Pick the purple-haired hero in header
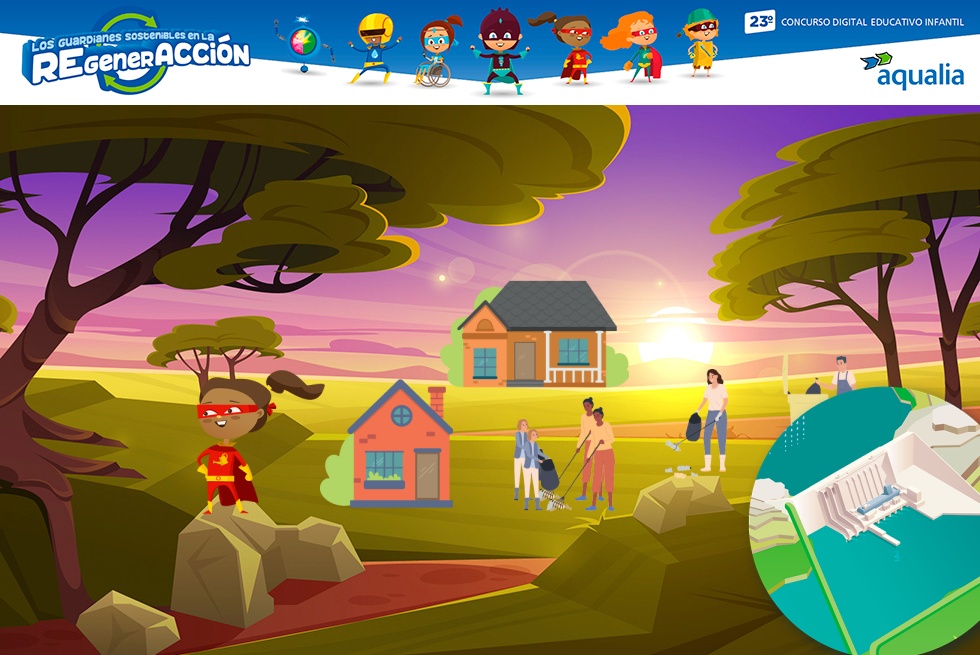 coord(496,50)
